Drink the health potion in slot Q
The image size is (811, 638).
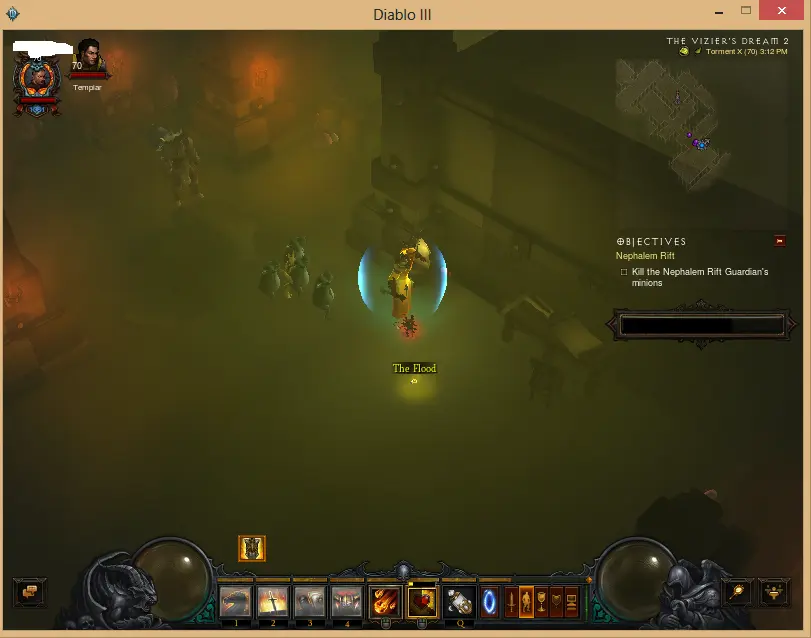pyautogui.click(x=460, y=601)
